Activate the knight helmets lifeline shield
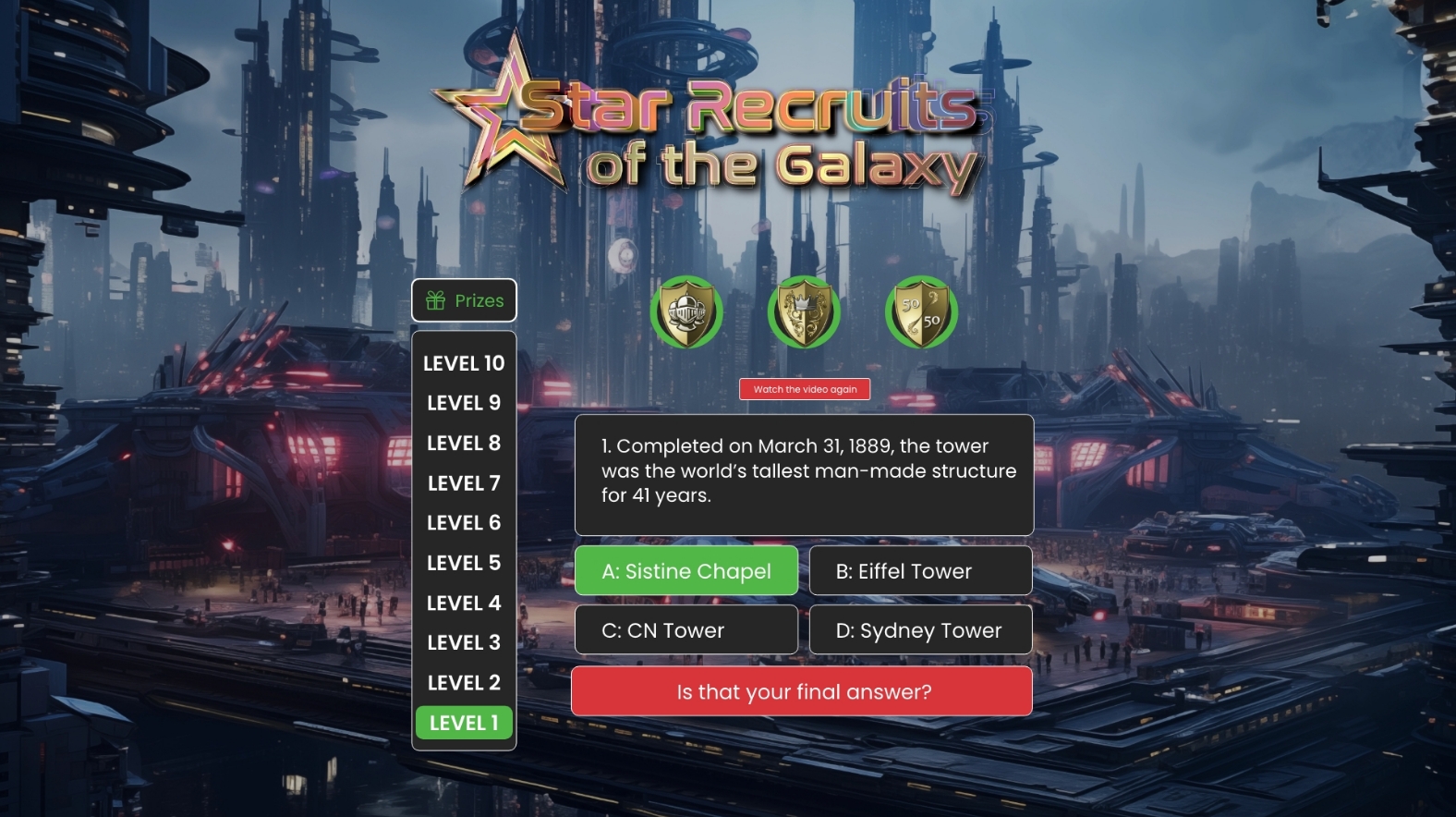Image resolution: width=1456 pixels, height=817 pixels. [x=686, y=312]
